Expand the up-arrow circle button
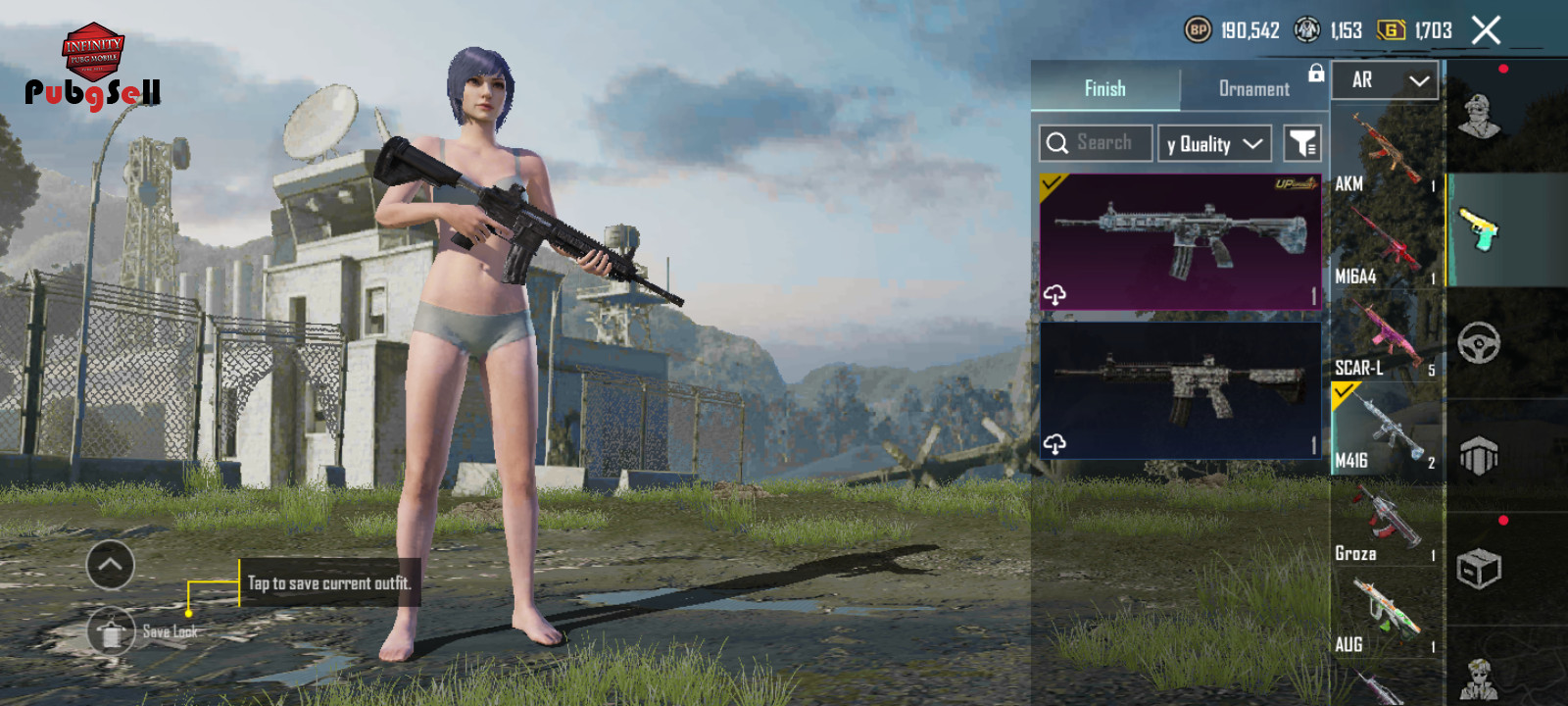The width and height of the screenshot is (1568, 706). tap(111, 565)
